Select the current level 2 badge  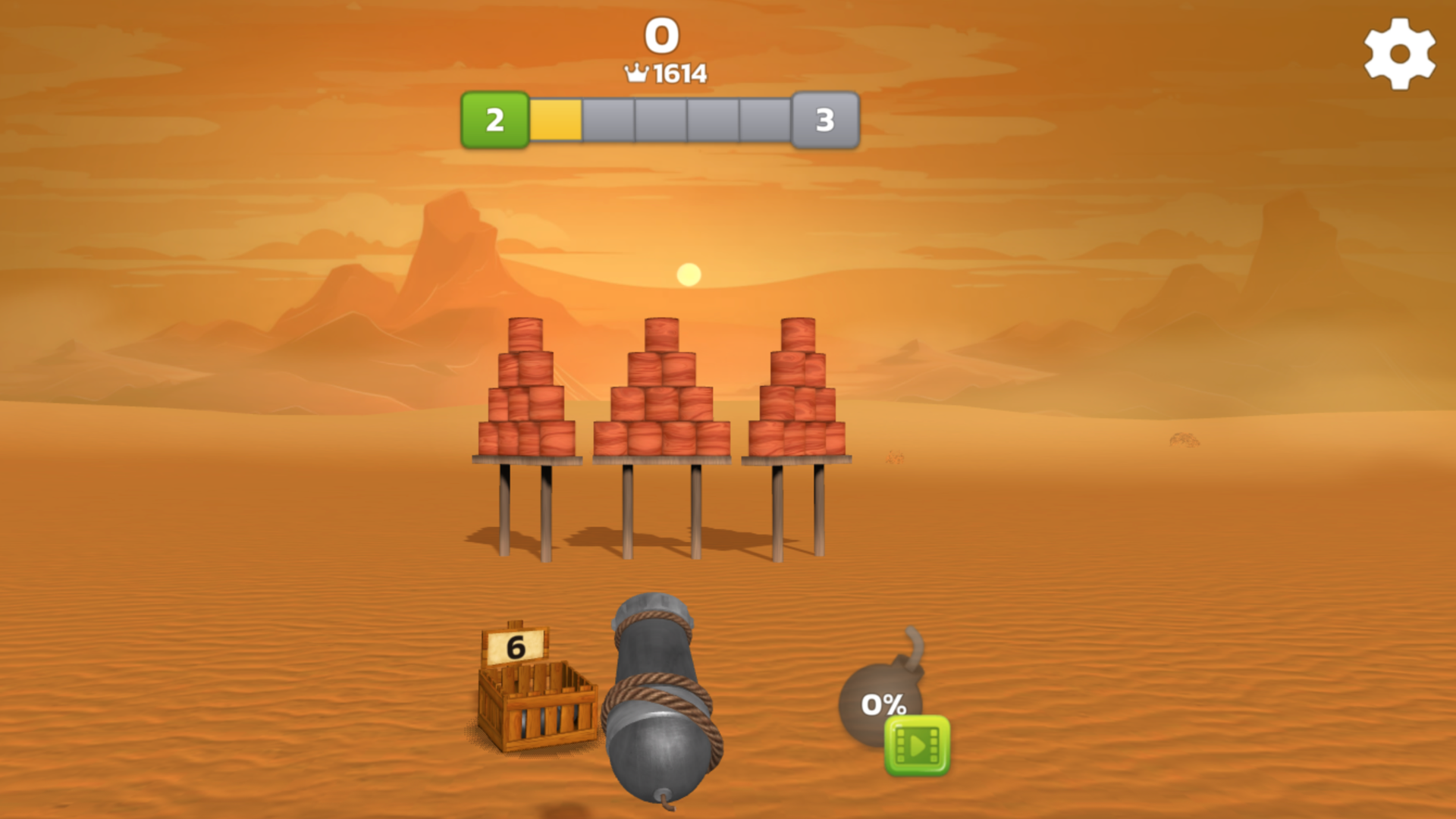point(495,118)
